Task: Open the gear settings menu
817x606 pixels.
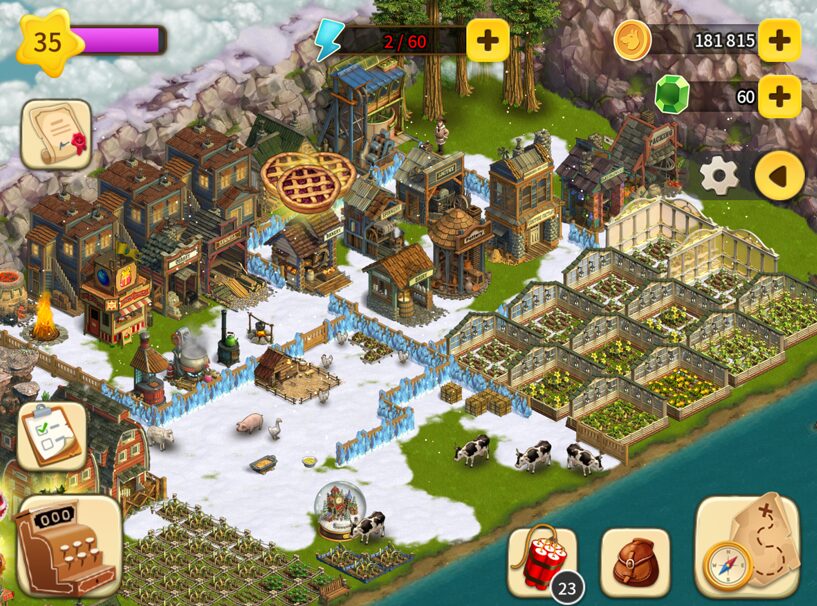Action: (718, 177)
